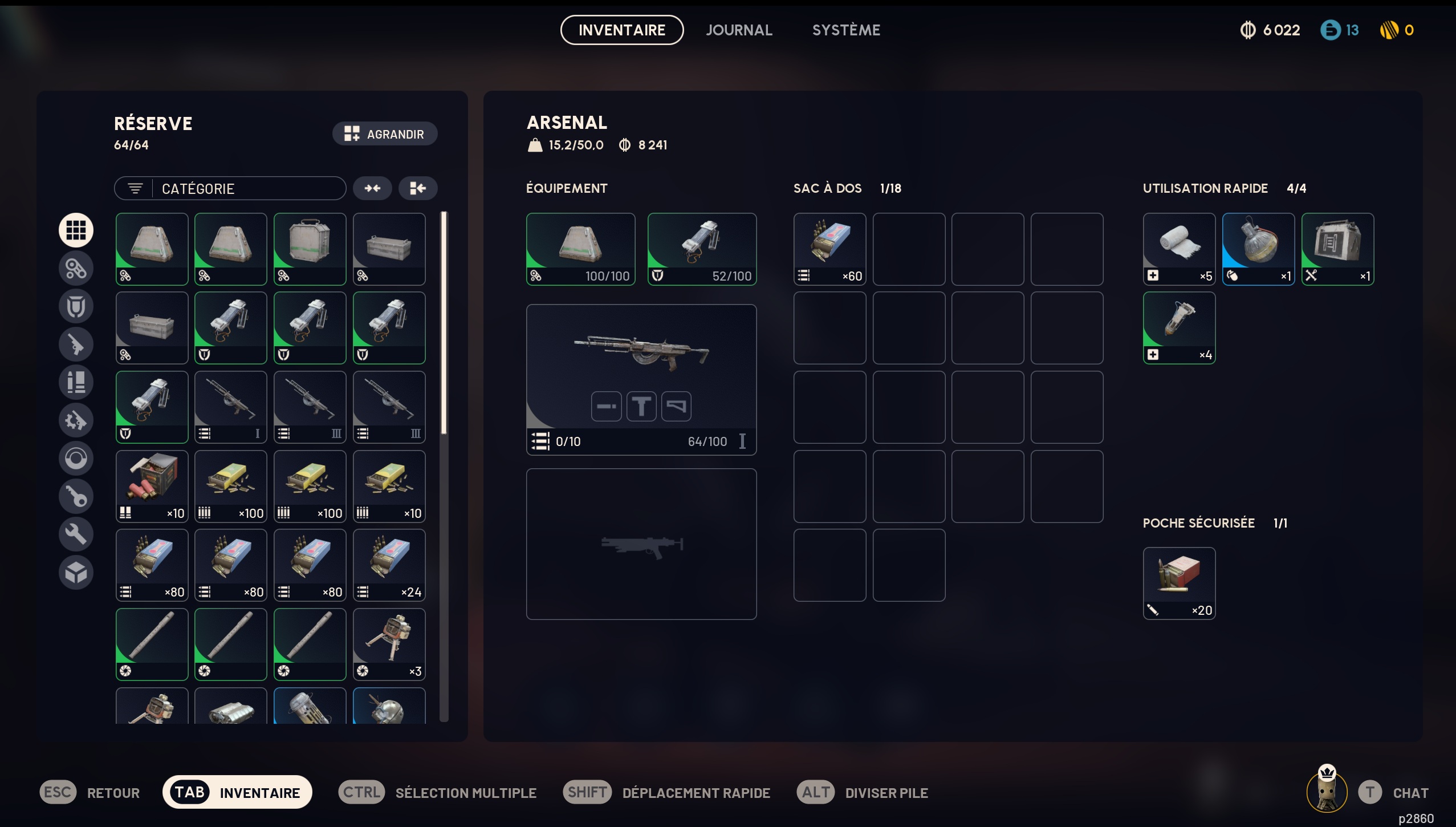Filter the stash by the key category
This screenshot has width=1456, height=827.
point(76,496)
